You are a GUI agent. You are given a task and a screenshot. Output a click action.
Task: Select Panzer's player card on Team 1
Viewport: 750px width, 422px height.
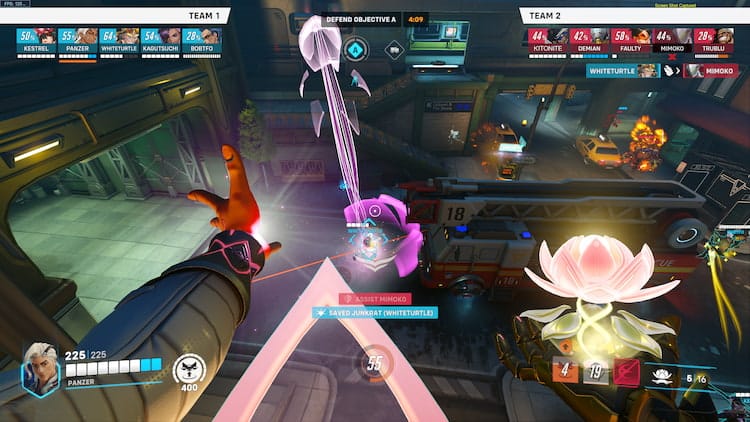coord(79,39)
